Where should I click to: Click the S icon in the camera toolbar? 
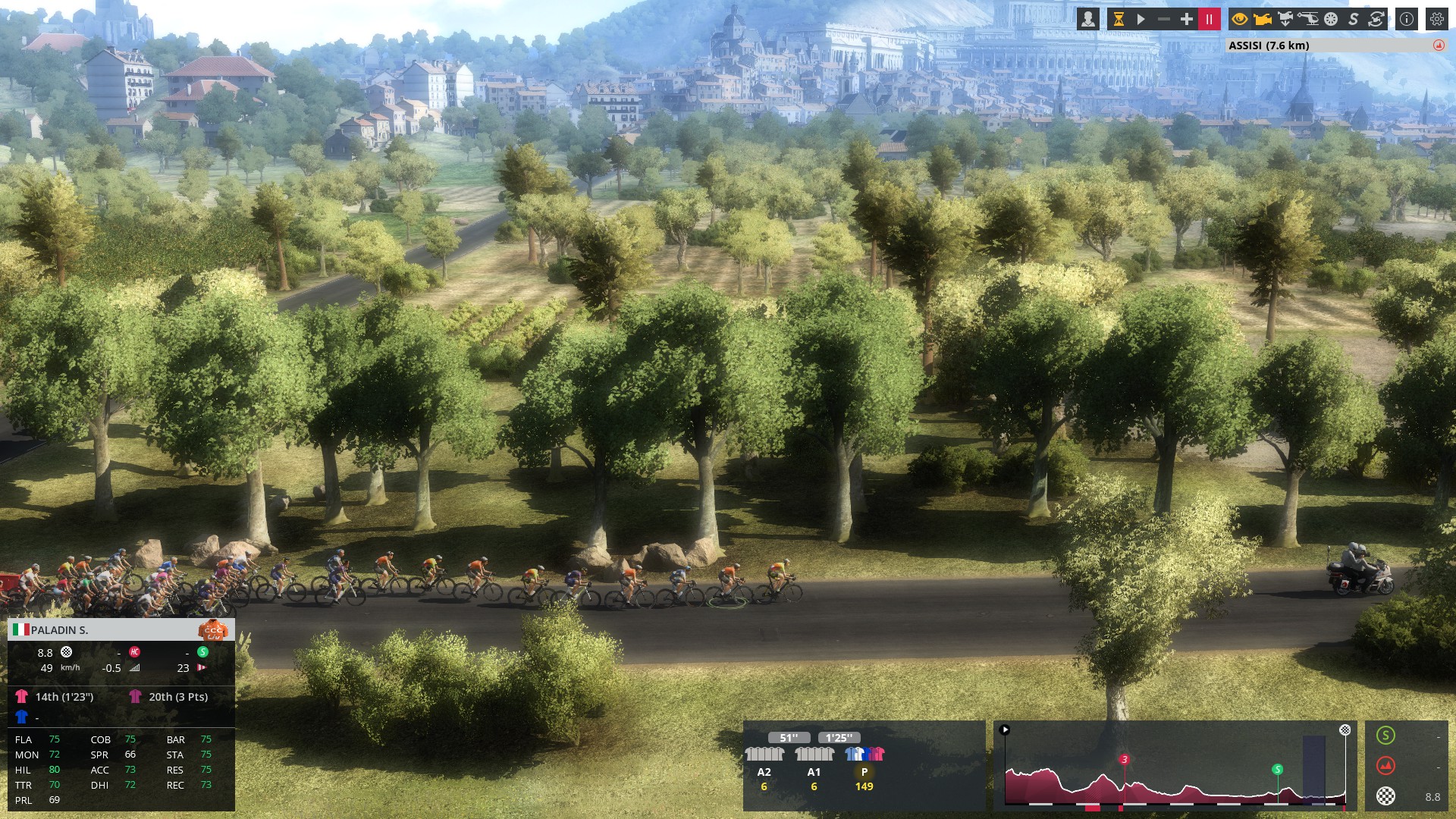[1354, 20]
